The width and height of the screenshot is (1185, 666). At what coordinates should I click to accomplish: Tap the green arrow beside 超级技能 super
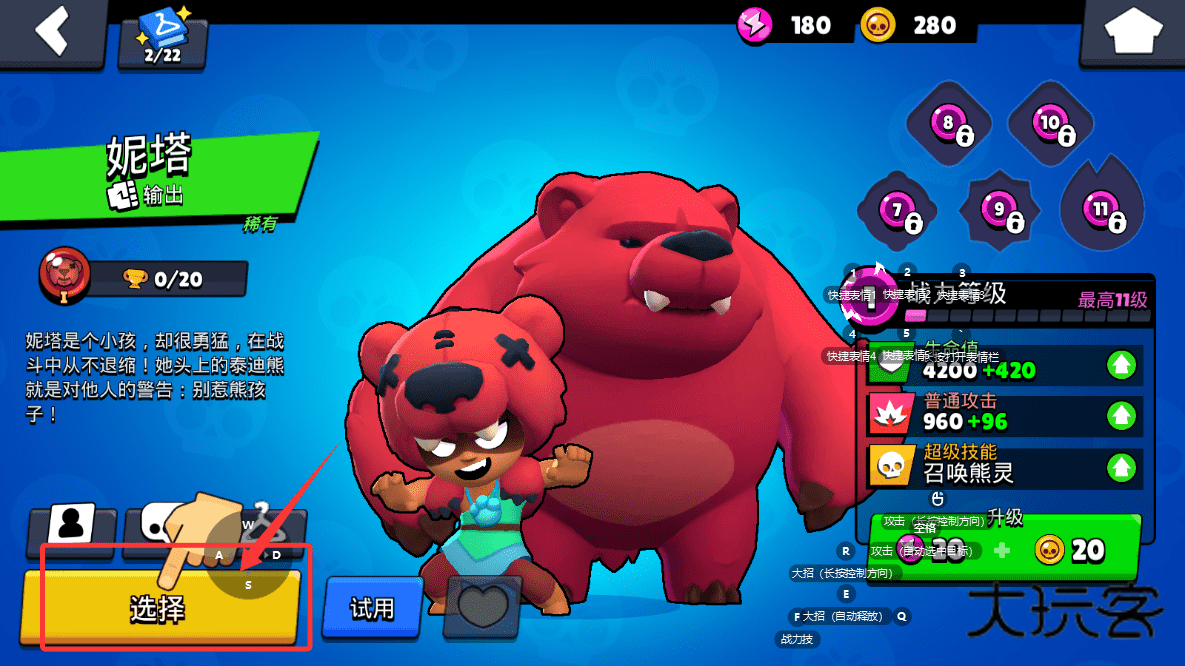coord(1122,466)
